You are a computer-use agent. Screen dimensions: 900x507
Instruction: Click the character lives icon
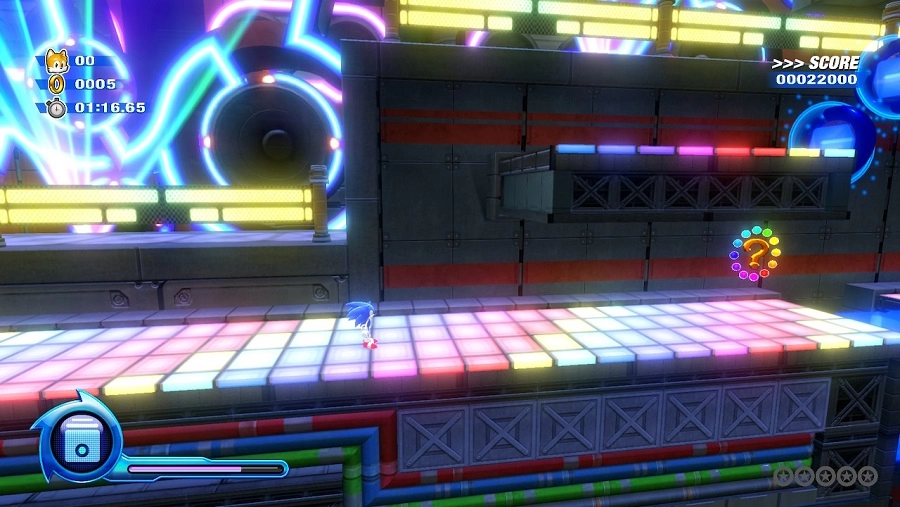tap(56, 60)
